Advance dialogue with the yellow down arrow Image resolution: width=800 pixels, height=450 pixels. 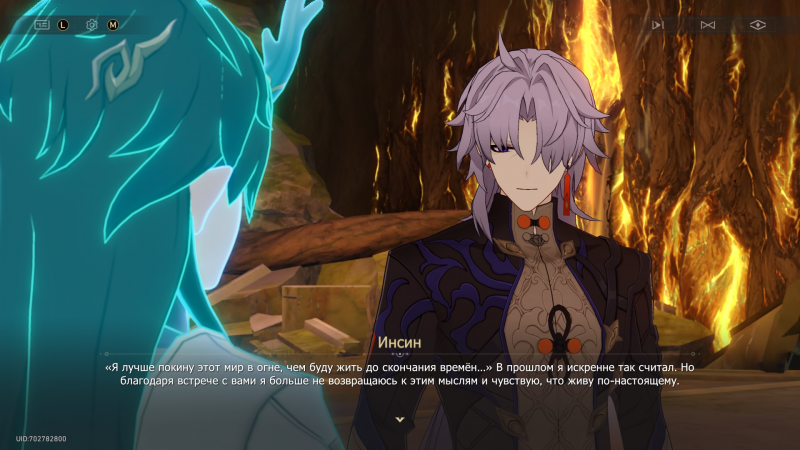click(x=400, y=419)
